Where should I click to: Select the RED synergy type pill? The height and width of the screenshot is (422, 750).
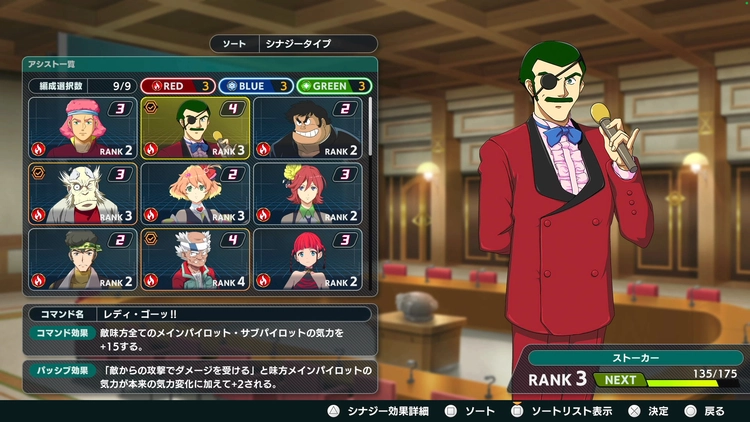(x=176, y=86)
